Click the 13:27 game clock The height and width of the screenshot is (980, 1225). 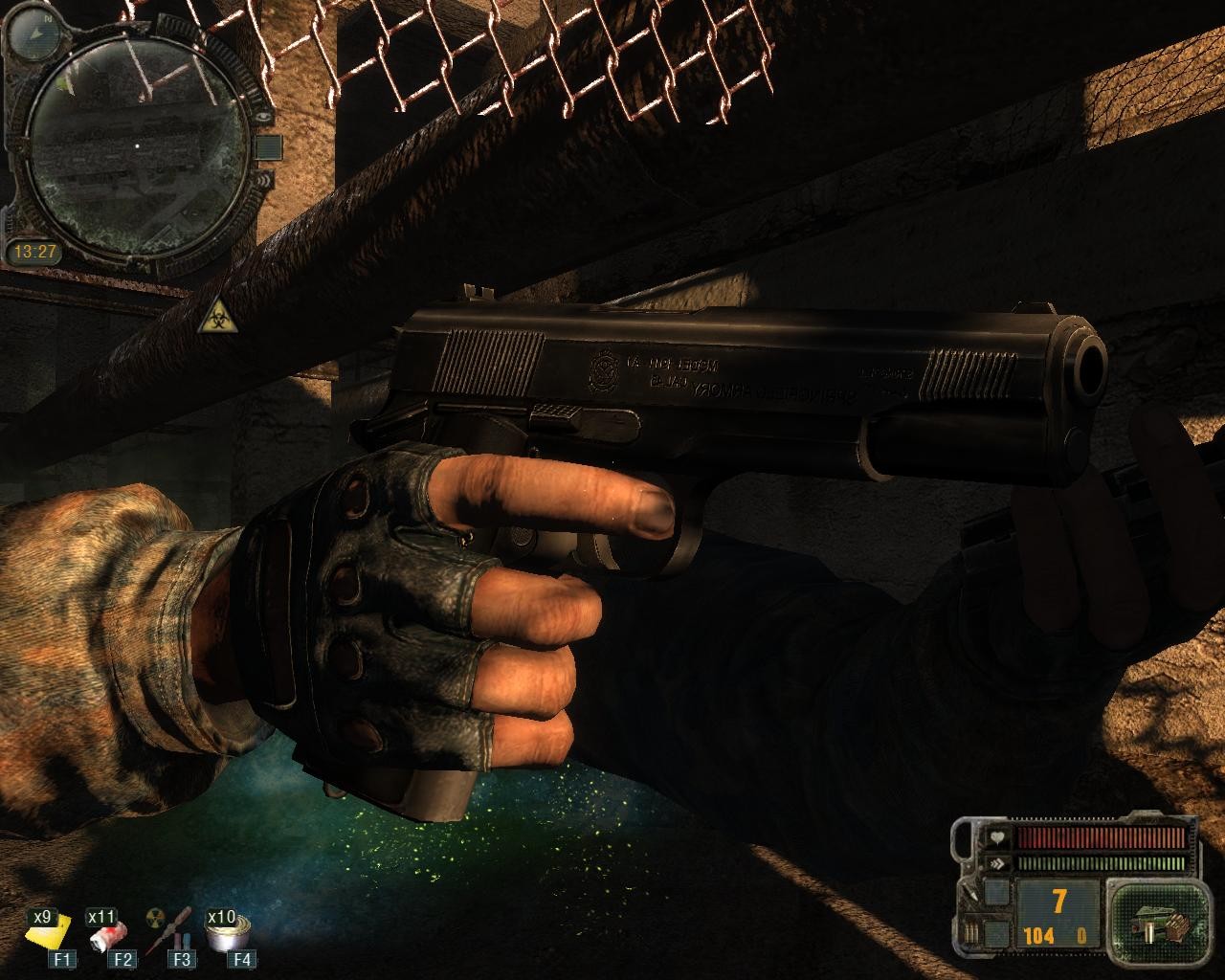36,251
